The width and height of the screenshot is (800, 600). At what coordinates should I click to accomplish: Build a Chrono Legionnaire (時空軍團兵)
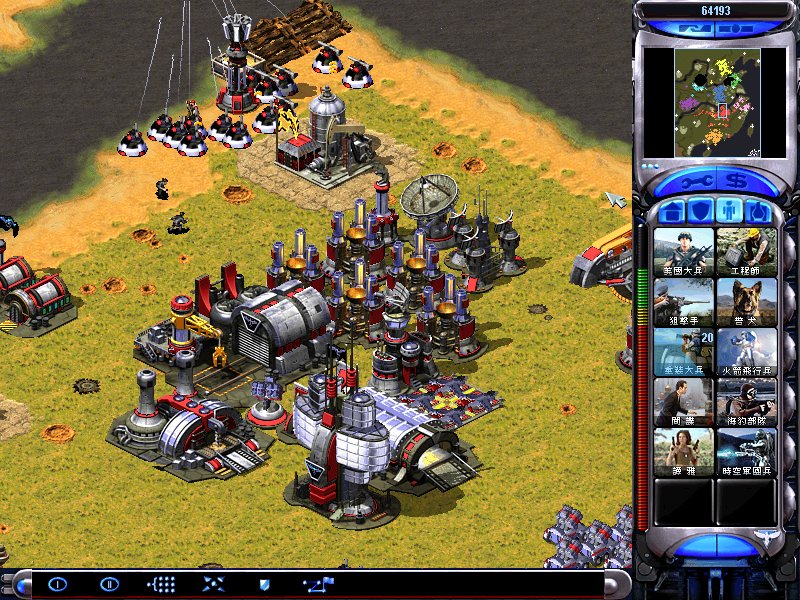(x=746, y=451)
